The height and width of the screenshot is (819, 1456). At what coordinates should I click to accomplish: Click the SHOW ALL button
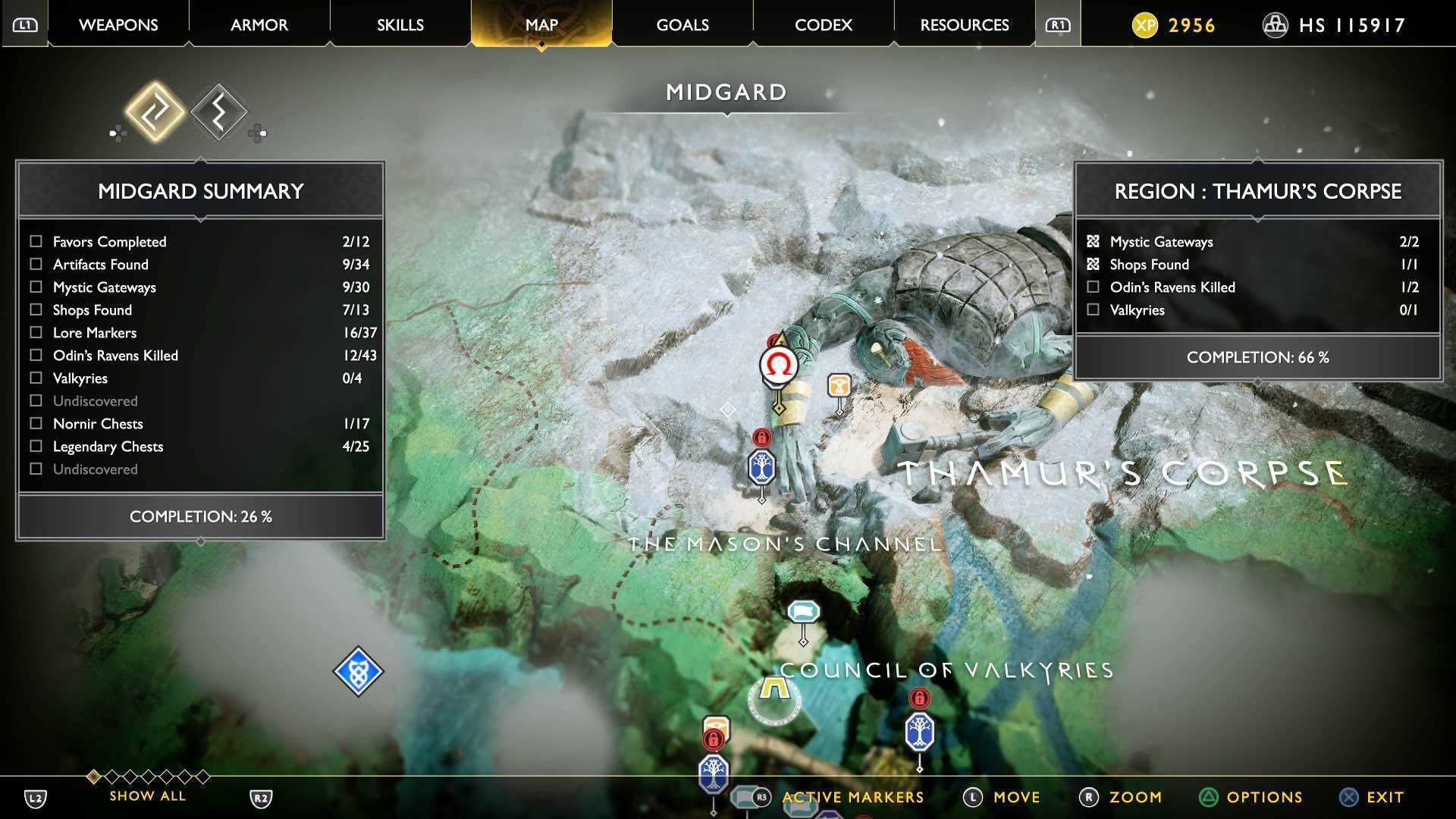tap(146, 795)
